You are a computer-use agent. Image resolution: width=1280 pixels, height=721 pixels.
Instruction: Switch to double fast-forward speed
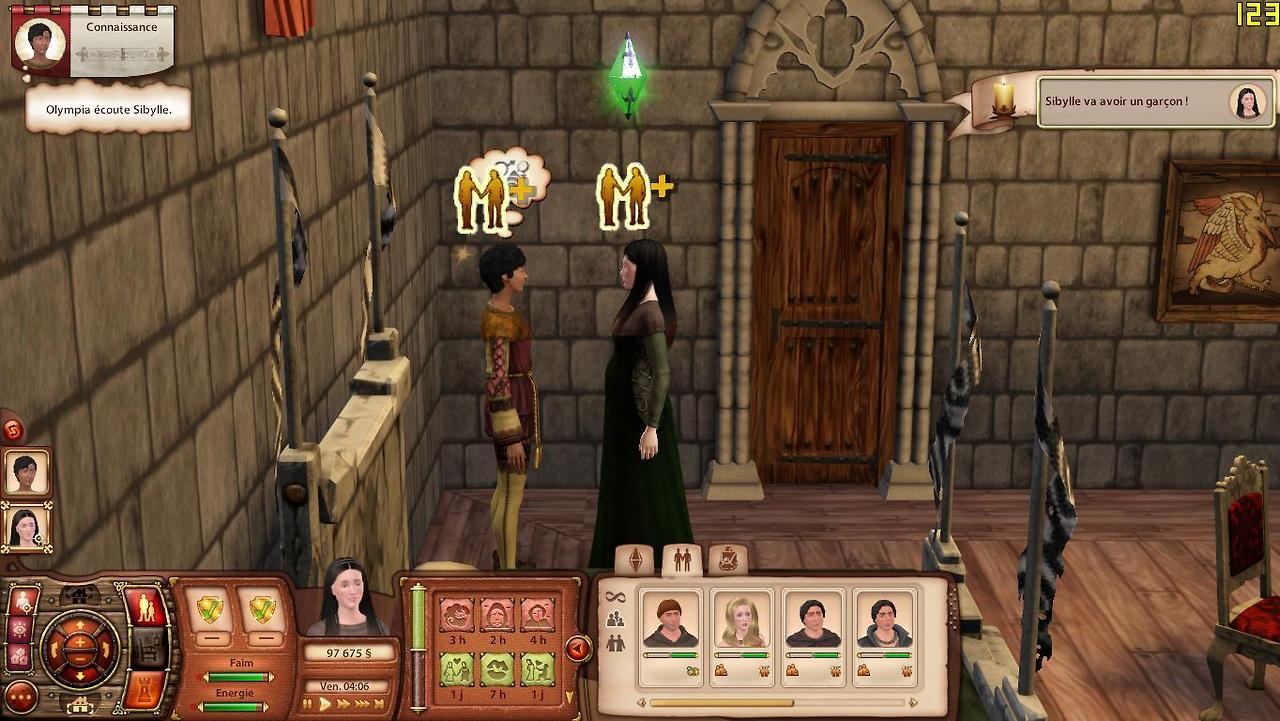tap(343, 704)
